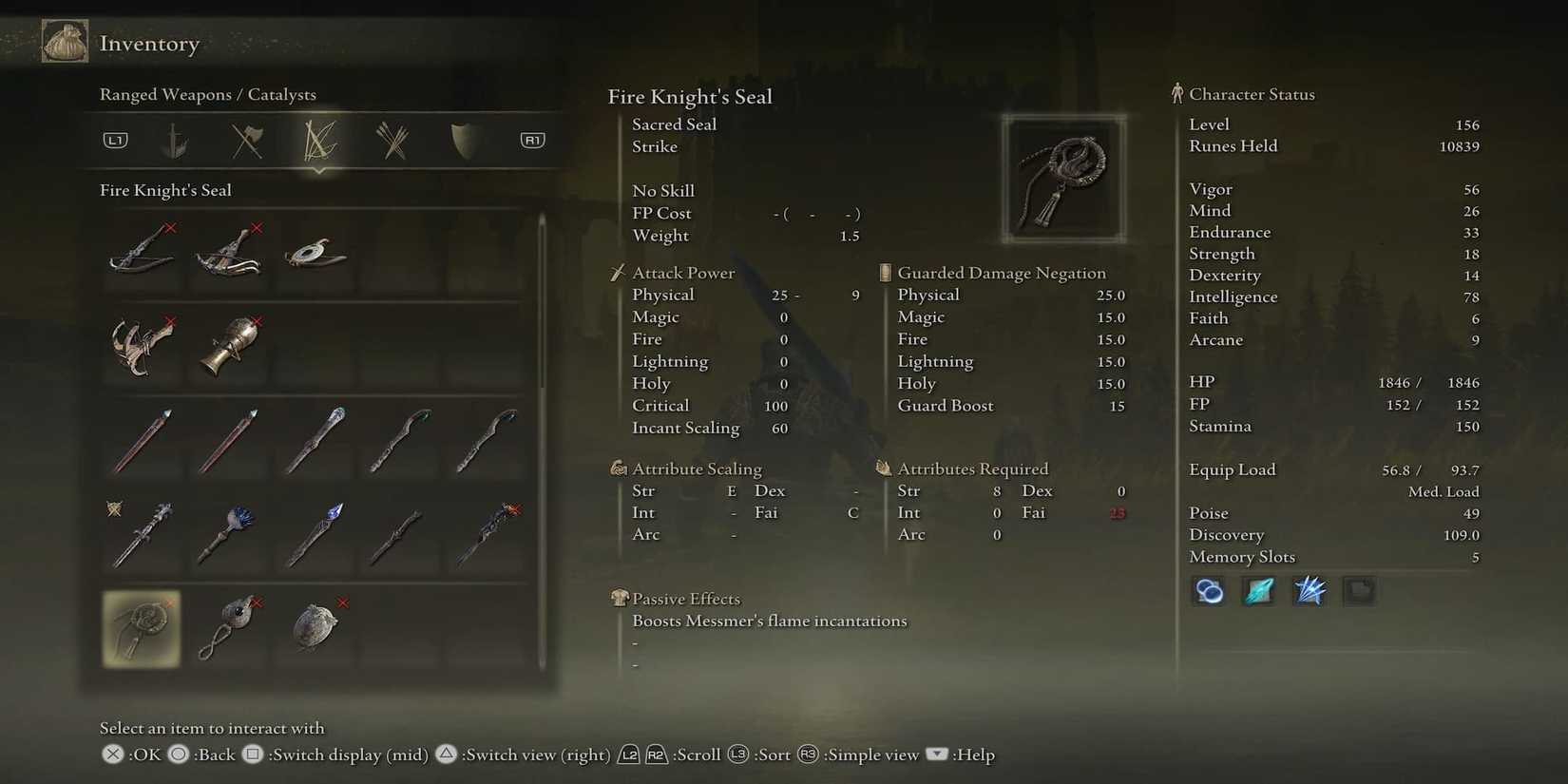Open the shields category icon
Viewport: 1568px width, 784px height.
coord(463,140)
